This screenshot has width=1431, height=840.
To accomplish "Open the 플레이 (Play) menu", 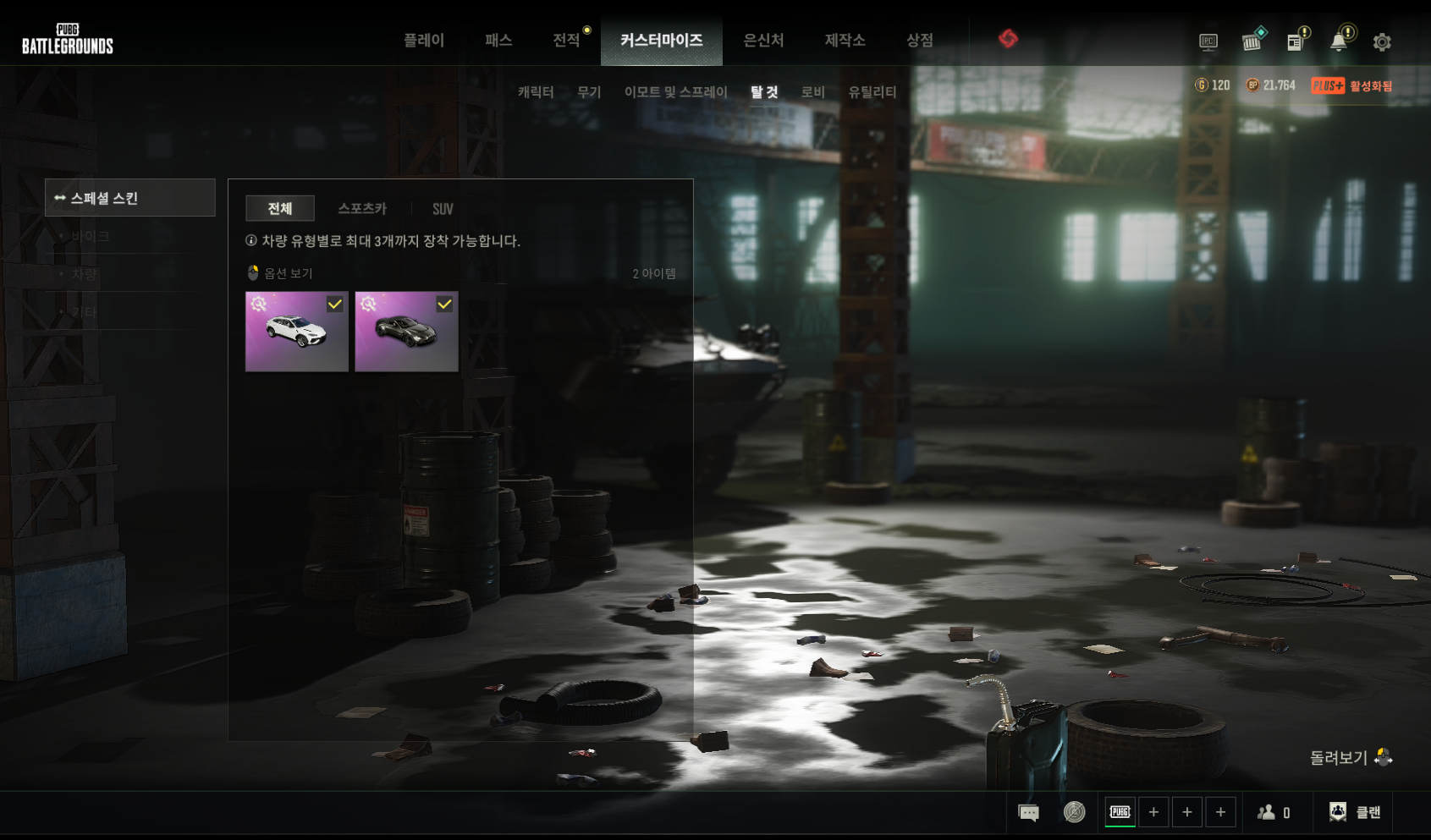I will pos(424,41).
